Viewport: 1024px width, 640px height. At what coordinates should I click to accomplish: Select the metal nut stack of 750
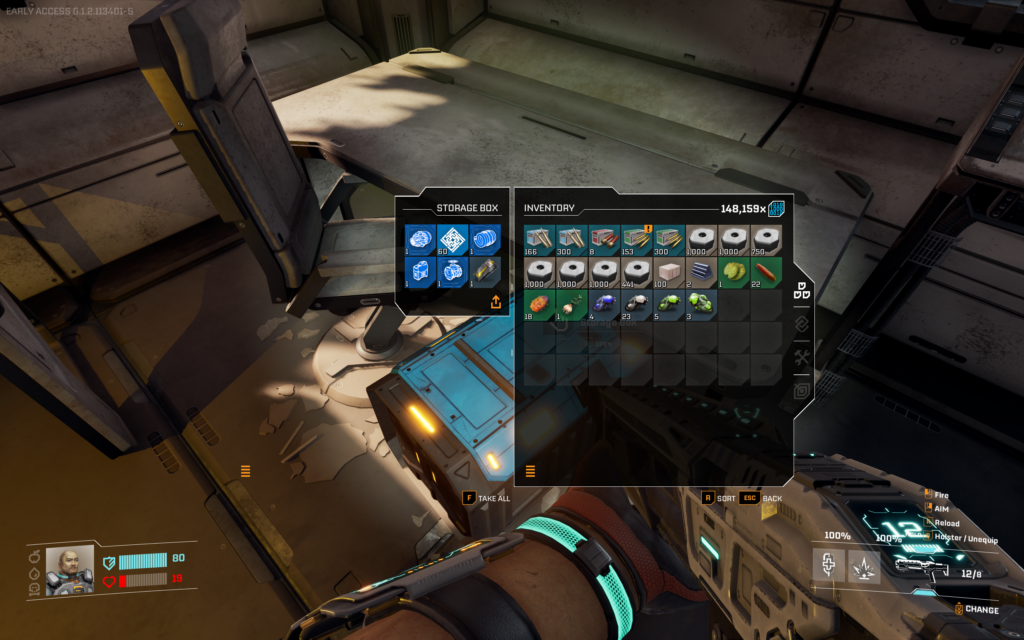tap(765, 240)
